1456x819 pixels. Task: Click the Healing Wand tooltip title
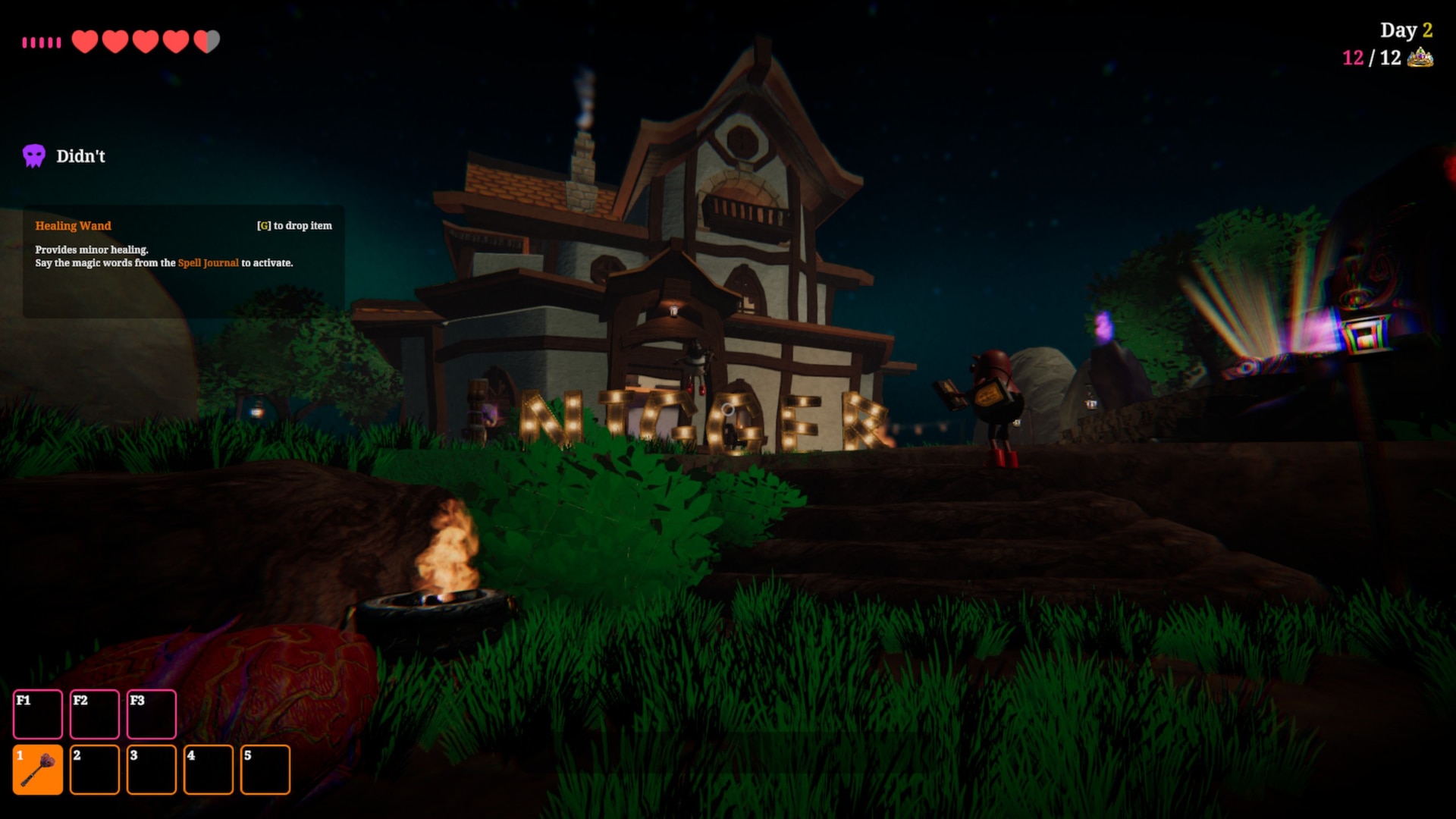(73, 226)
